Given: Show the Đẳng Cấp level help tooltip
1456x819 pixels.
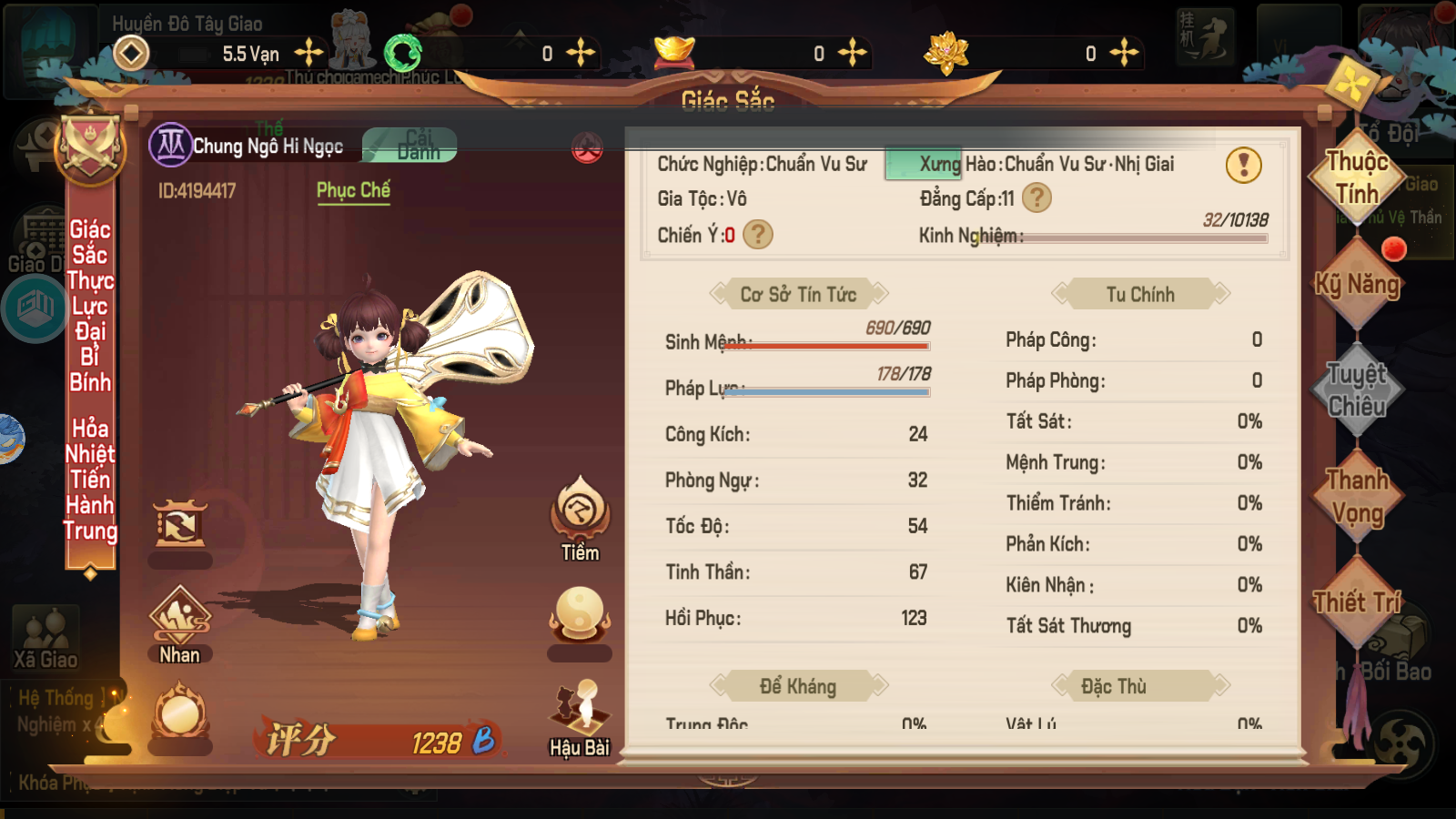Looking at the screenshot, I should click(1036, 197).
